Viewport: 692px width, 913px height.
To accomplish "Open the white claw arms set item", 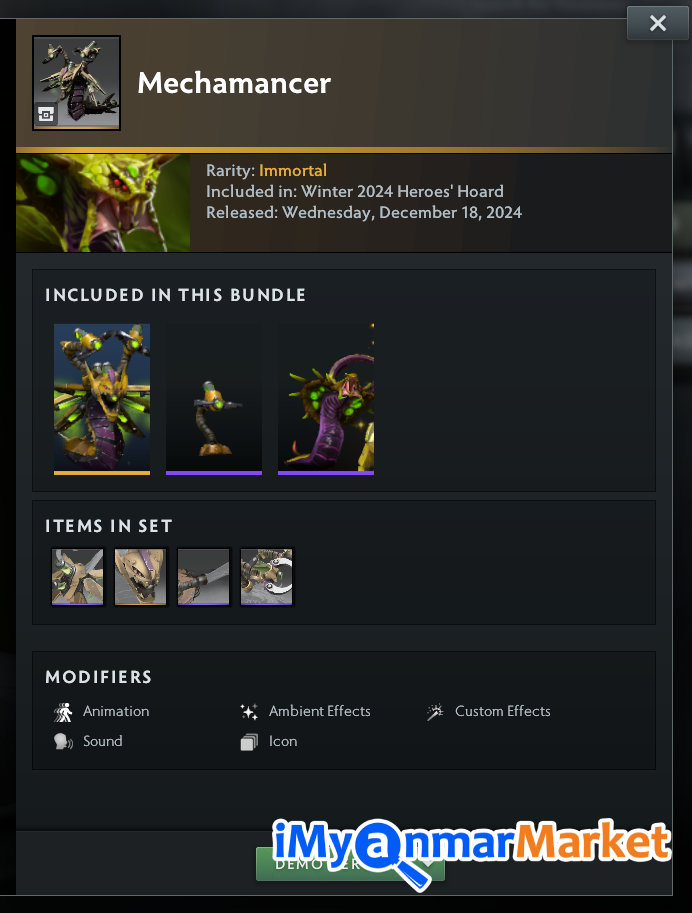I will (x=267, y=576).
